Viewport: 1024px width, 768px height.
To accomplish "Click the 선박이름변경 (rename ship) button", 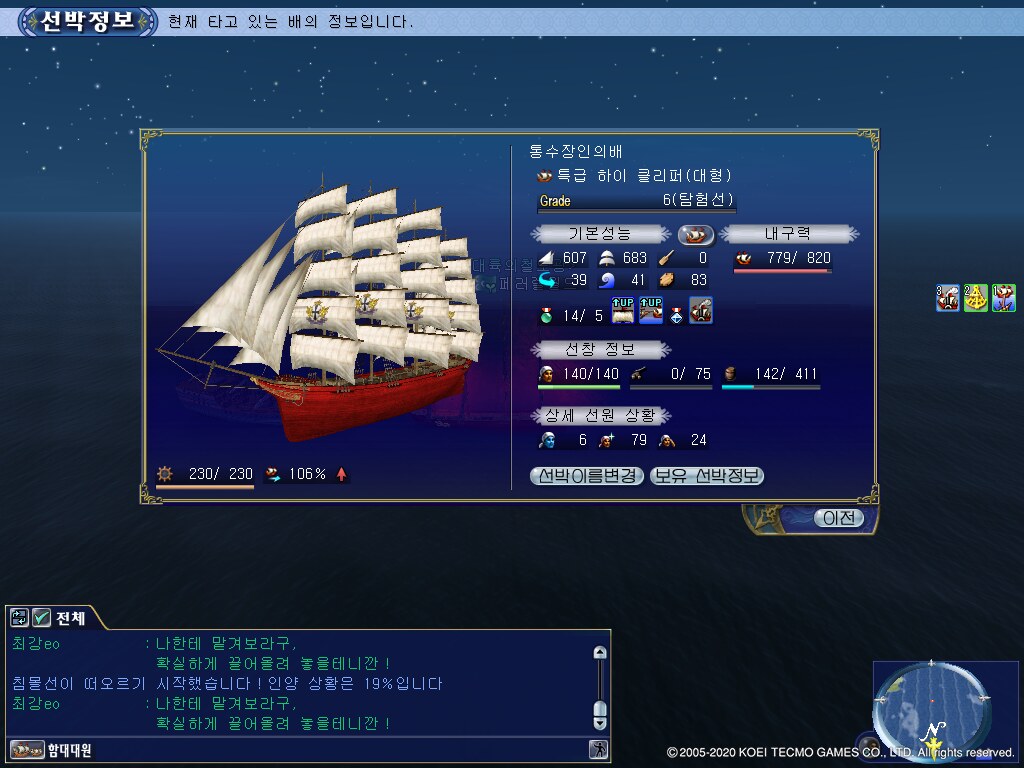I will click(587, 476).
